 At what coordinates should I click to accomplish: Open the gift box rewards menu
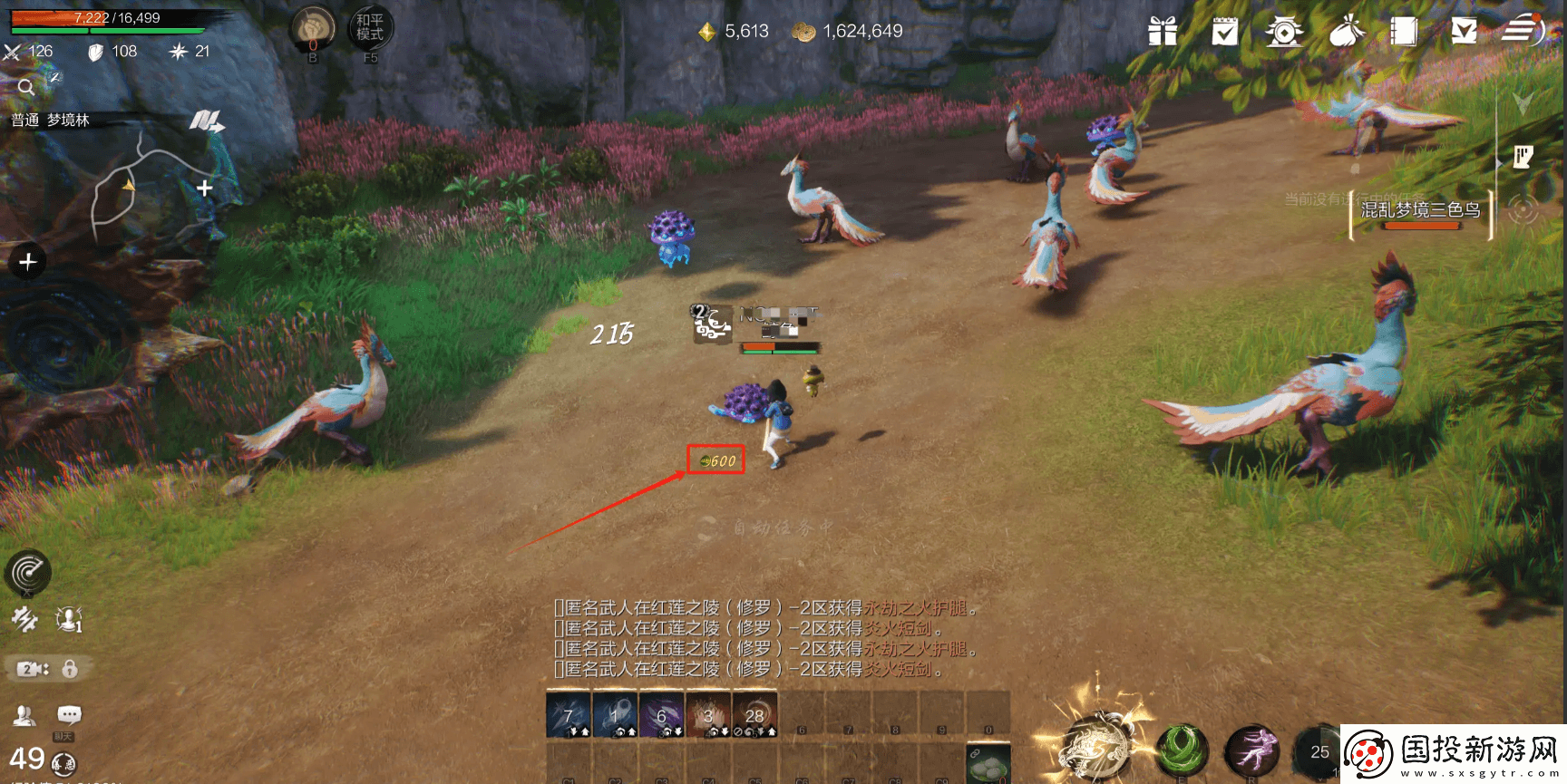tap(1162, 32)
